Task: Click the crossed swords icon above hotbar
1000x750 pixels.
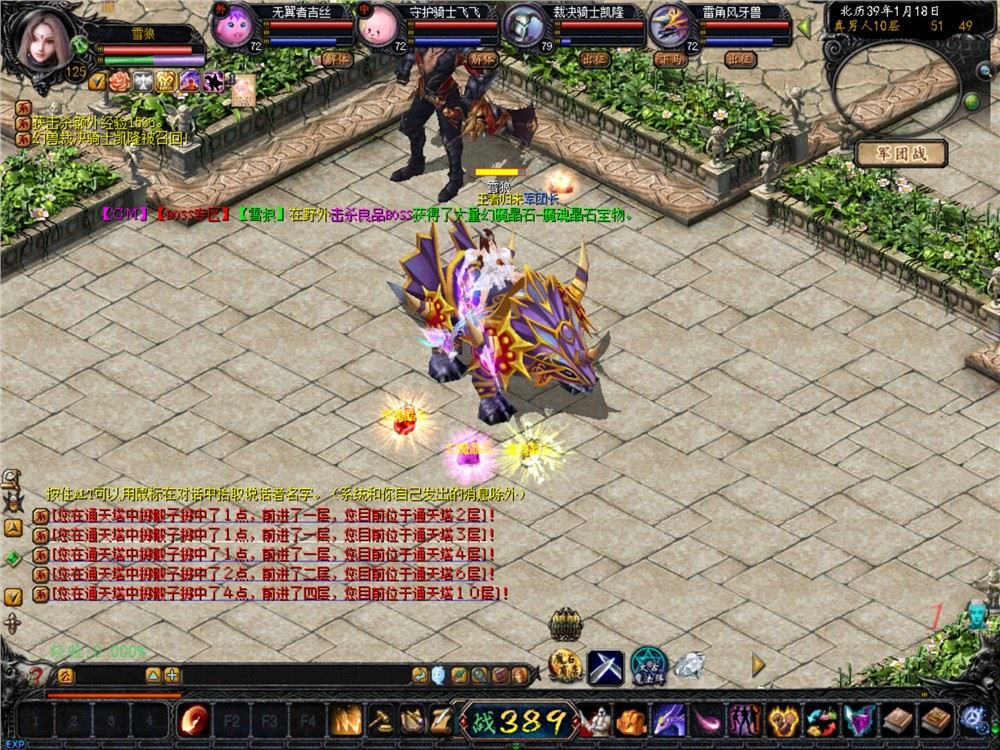Action: [x=605, y=667]
